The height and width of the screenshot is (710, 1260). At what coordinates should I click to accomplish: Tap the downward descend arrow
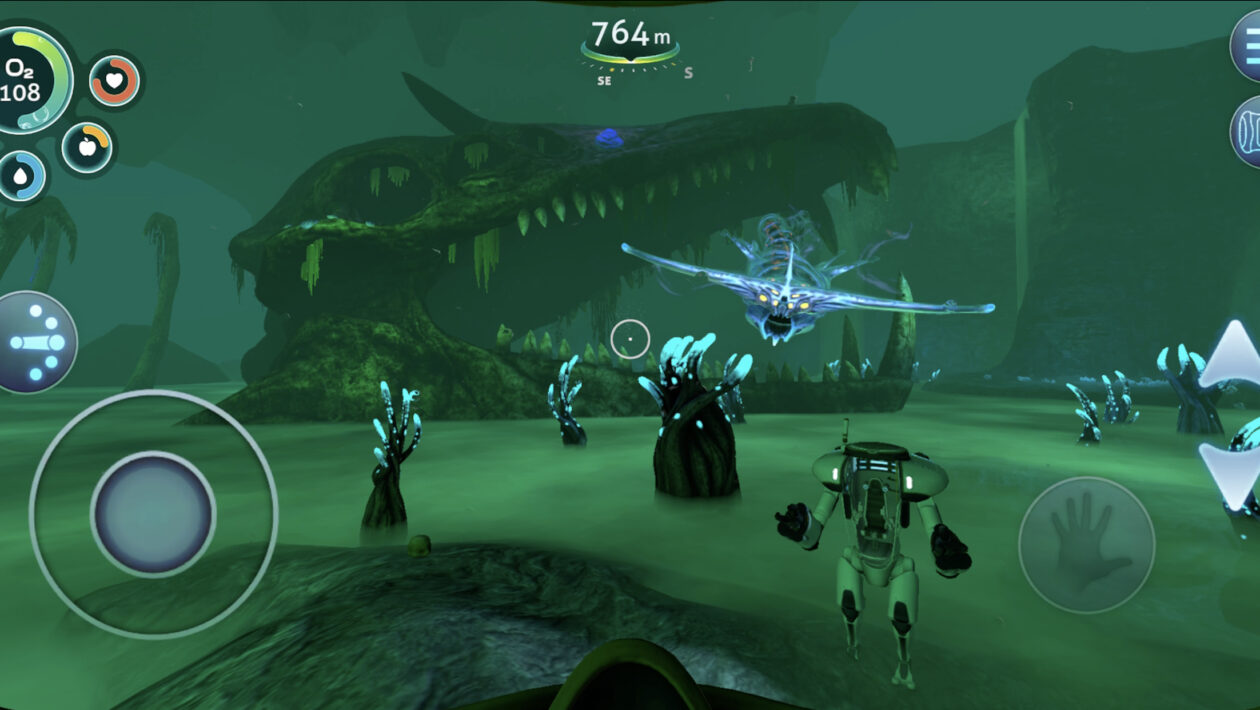point(1232,470)
